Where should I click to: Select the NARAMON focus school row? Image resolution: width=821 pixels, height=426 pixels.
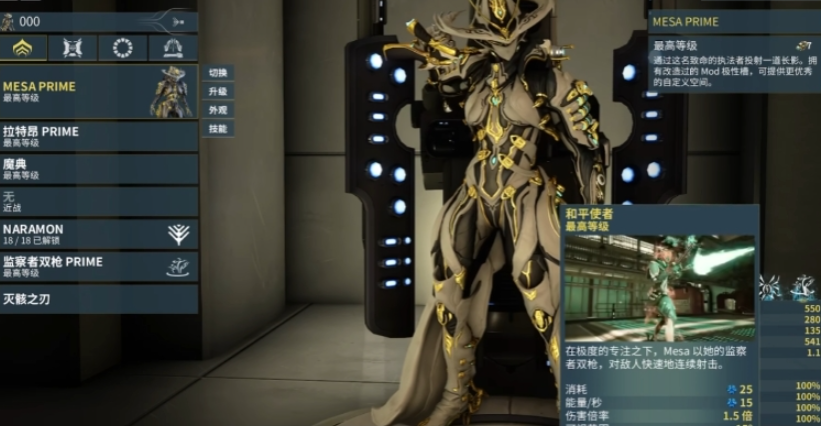coord(99,234)
